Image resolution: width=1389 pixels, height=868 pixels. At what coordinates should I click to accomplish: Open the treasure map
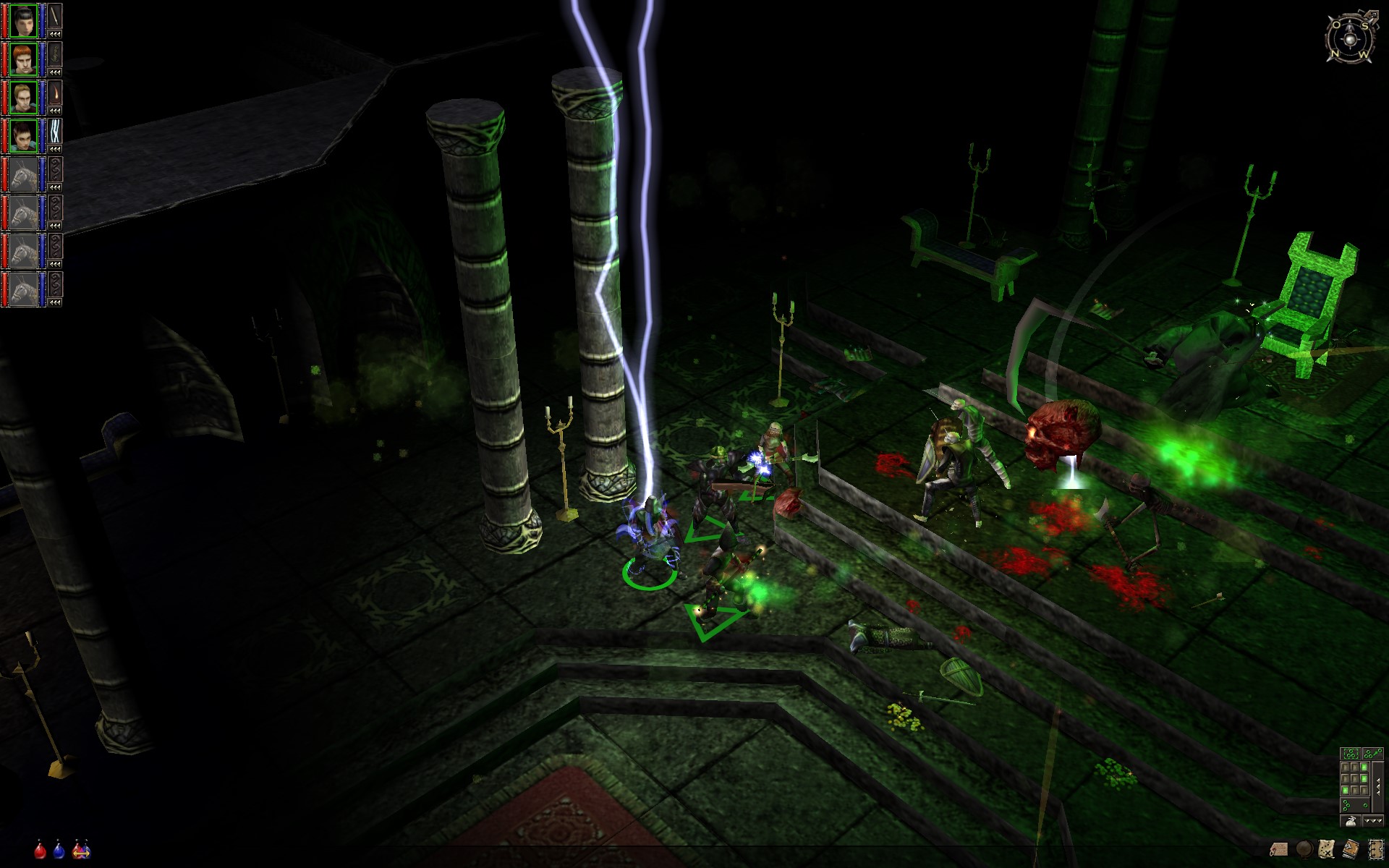pyautogui.click(x=1327, y=848)
